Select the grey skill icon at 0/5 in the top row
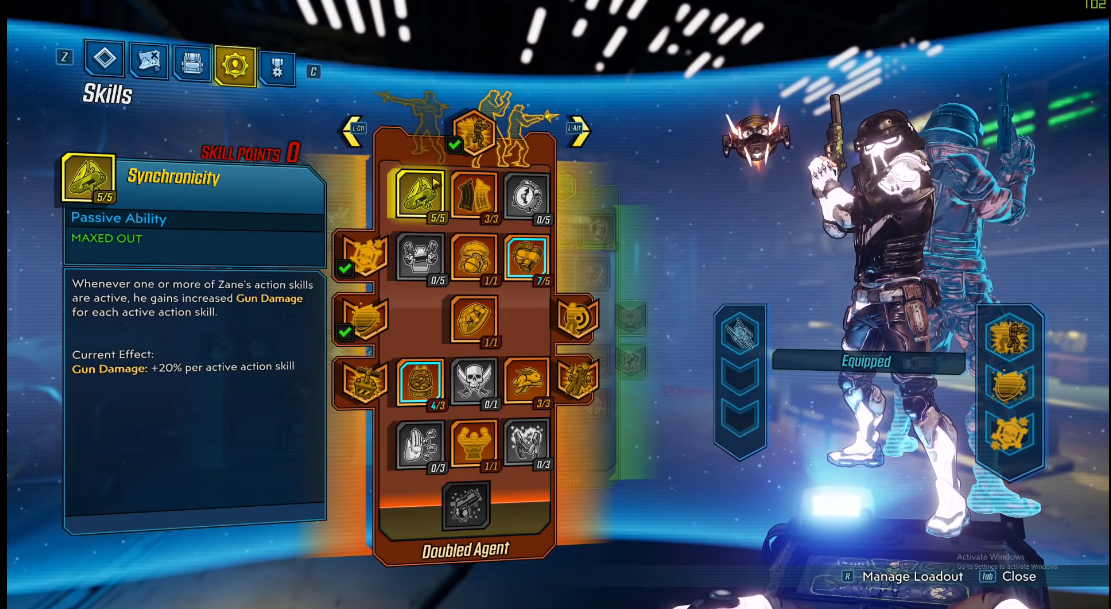Screen dimensions: 1111x609 (526, 196)
